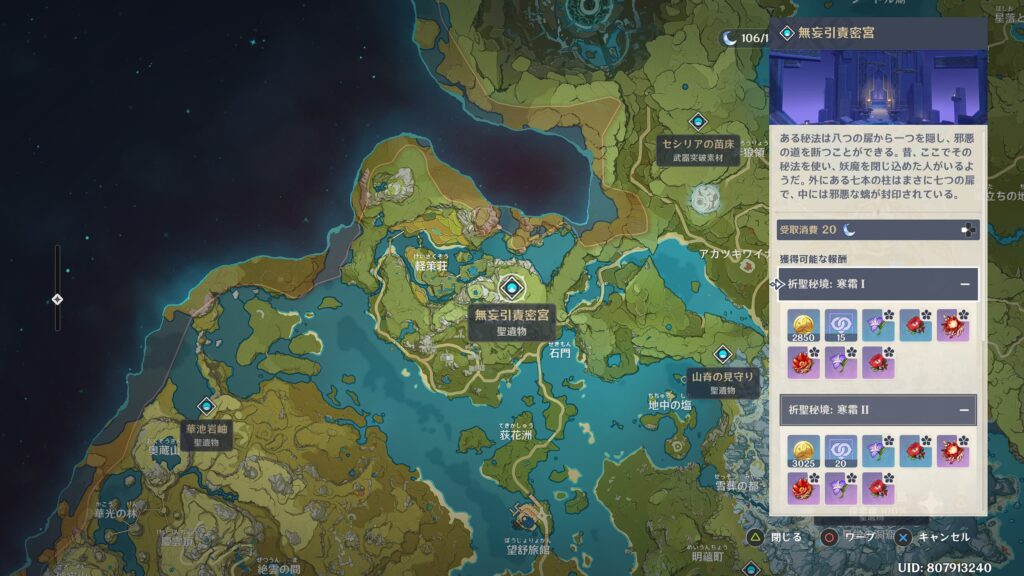This screenshot has width=1024, height=576.
Task: Click the 無妄引責密宮 domain marker on the map
Action: [x=511, y=288]
